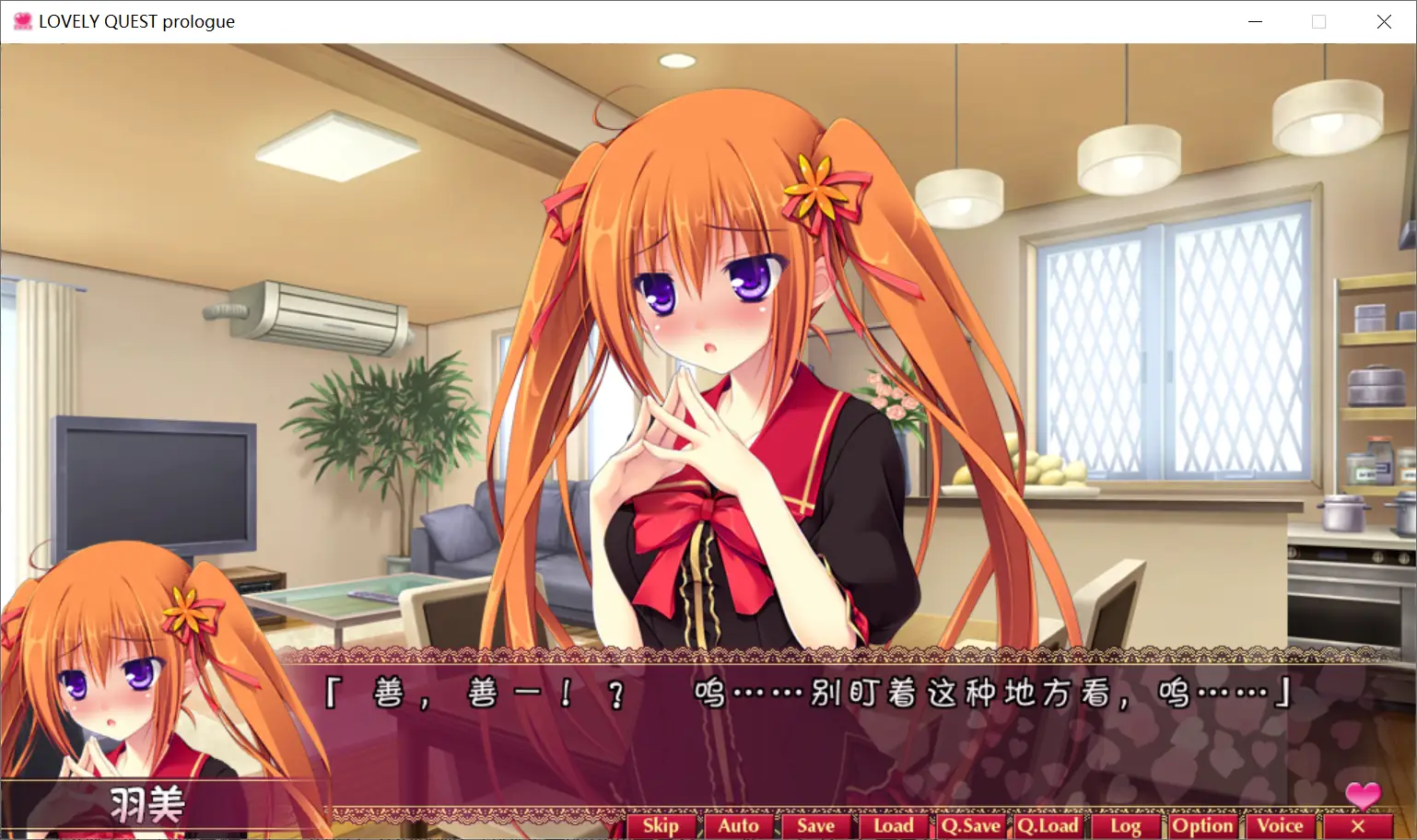Viewport: 1417px width, 840px height.
Task: Minimize the game window
Action: 1255,20
